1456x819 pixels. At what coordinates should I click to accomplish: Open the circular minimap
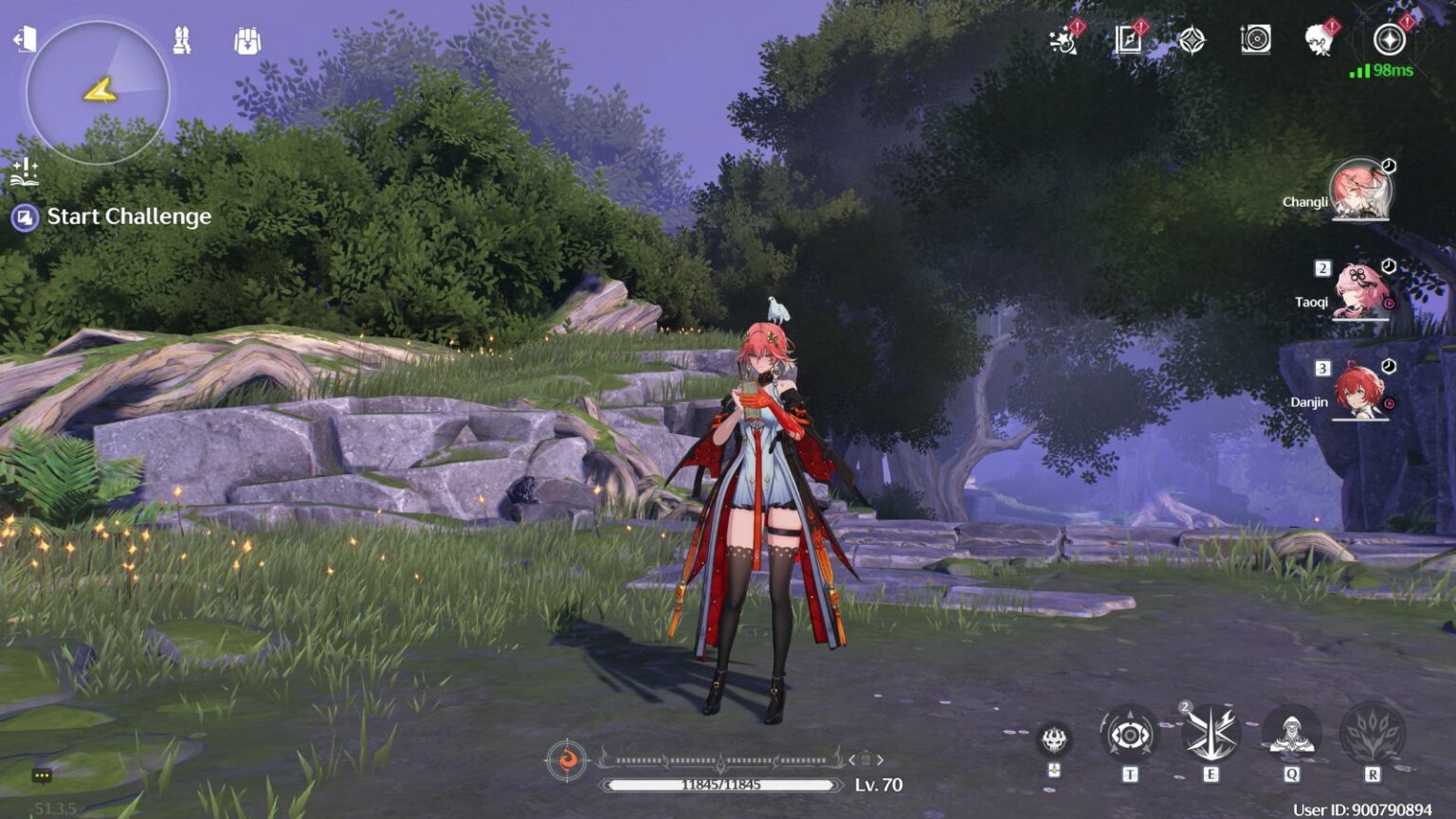98,92
